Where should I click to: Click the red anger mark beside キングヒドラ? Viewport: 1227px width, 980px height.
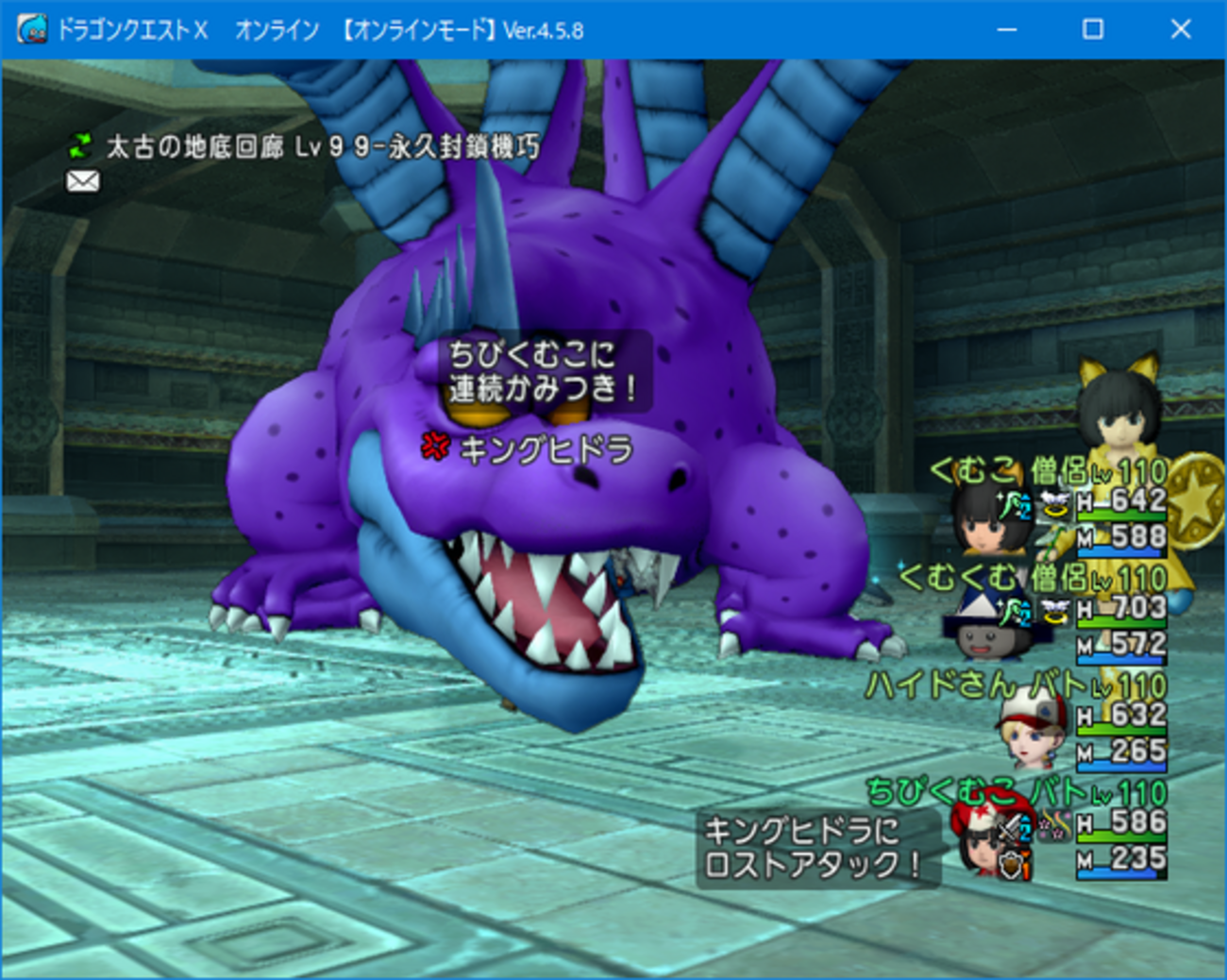(x=433, y=448)
